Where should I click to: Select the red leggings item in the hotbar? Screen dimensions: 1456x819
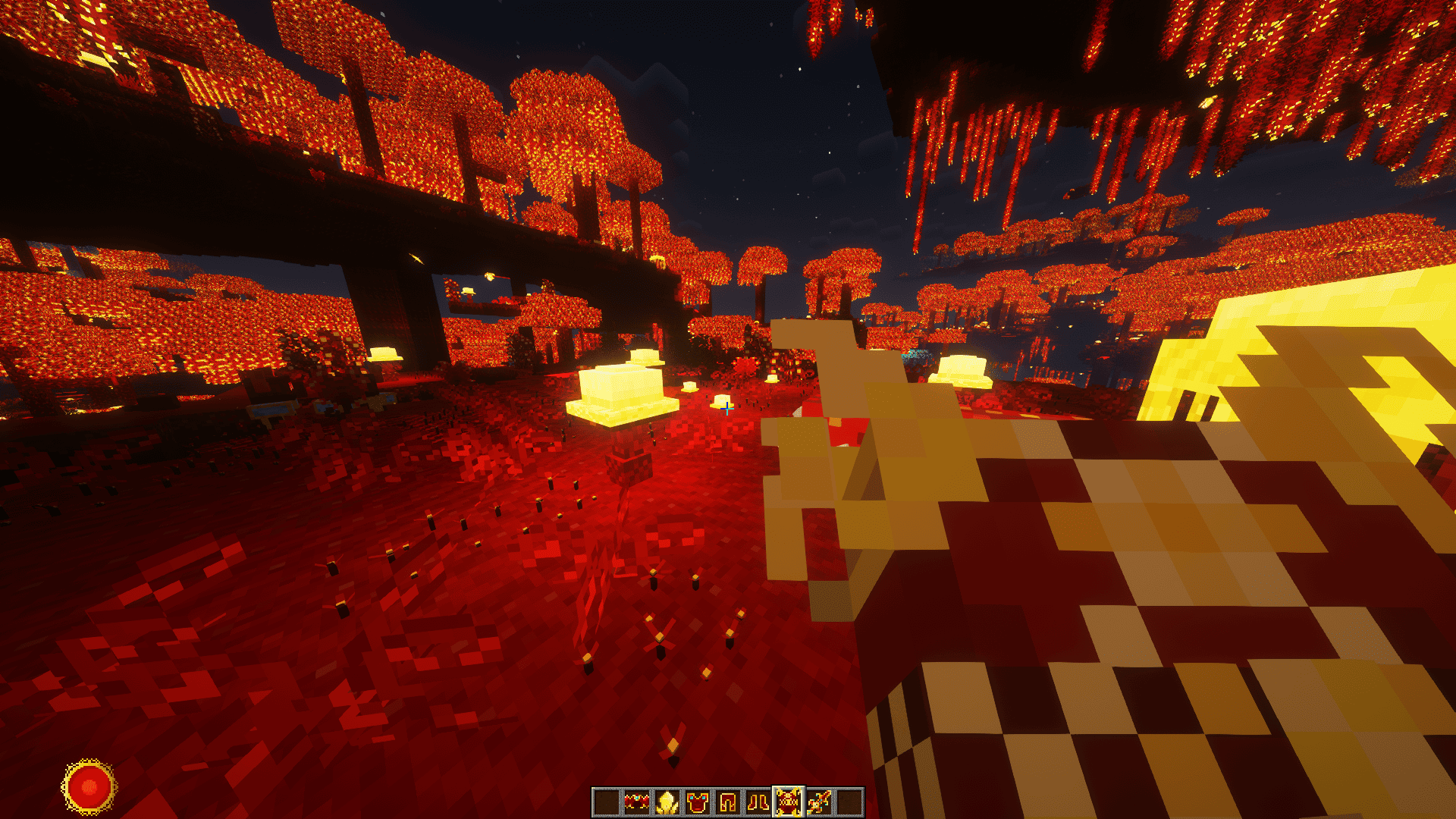[728, 800]
